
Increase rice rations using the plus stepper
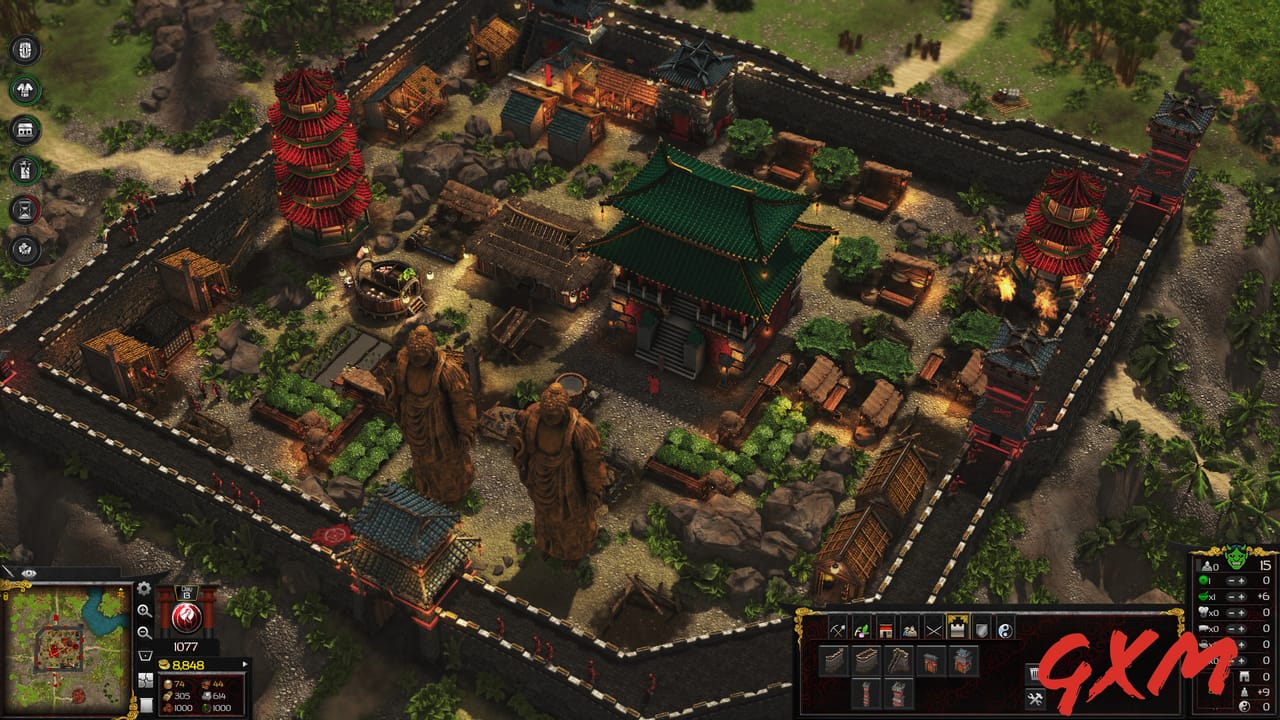pyautogui.click(x=1242, y=596)
